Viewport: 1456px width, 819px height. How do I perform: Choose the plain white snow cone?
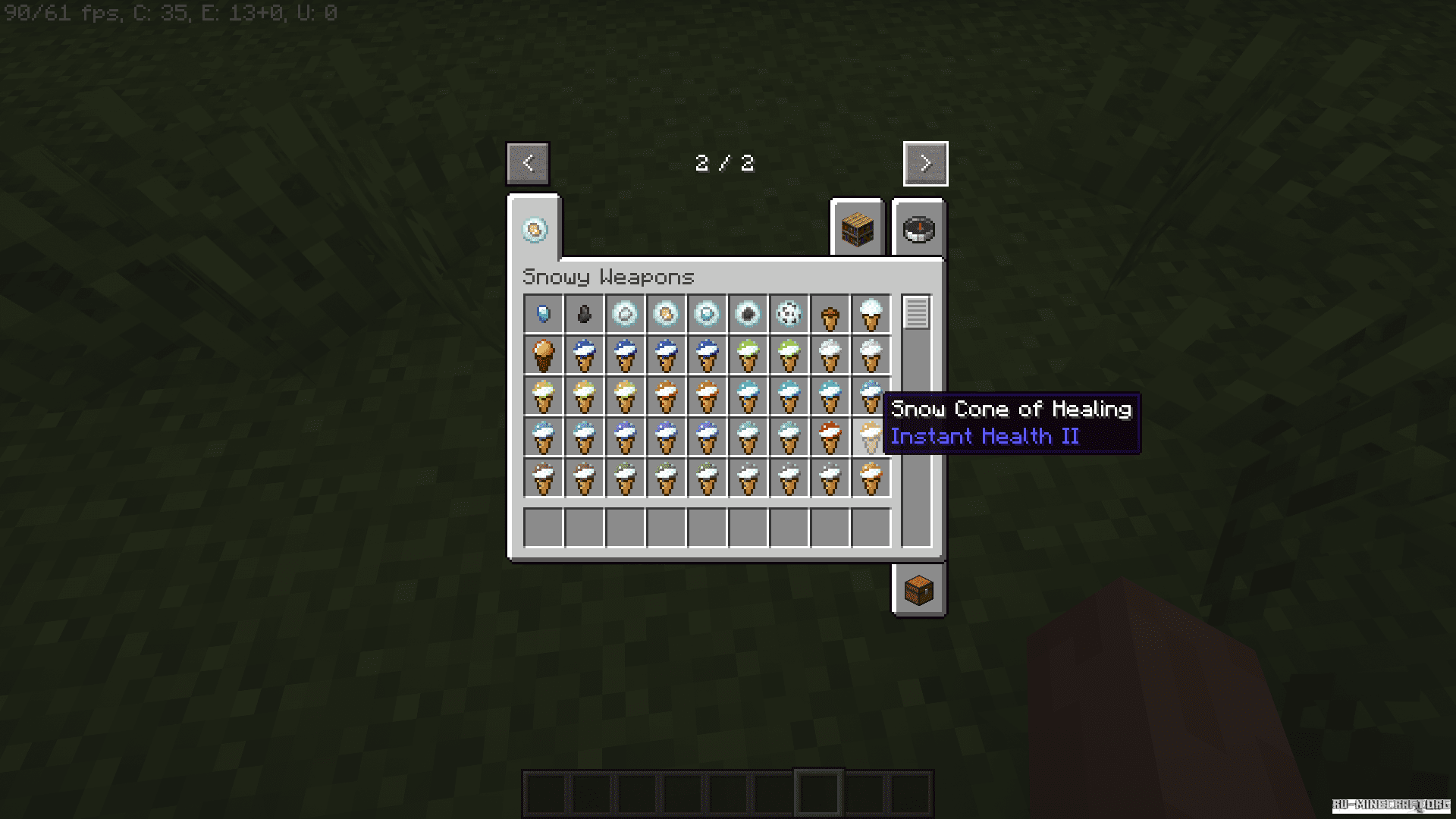point(871,314)
